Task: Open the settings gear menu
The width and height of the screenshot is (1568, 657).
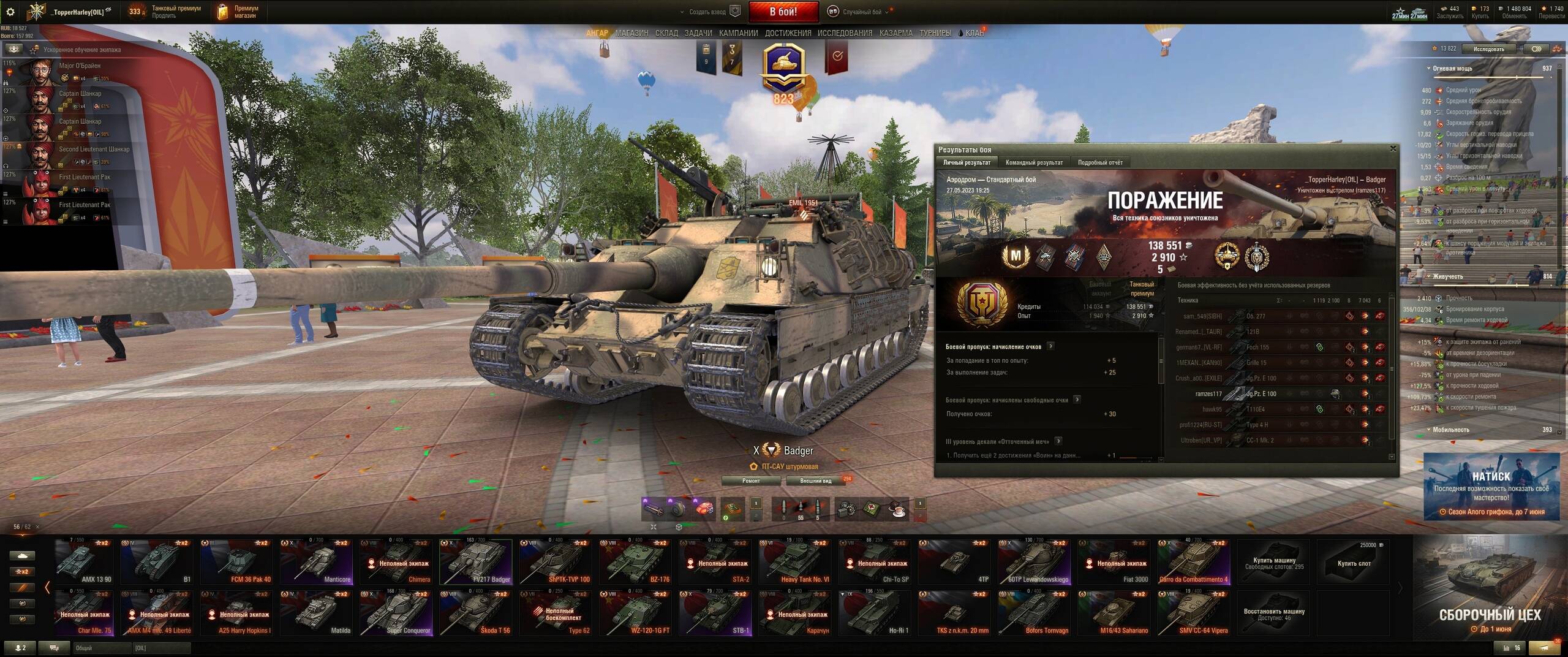Action: click(10, 12)
